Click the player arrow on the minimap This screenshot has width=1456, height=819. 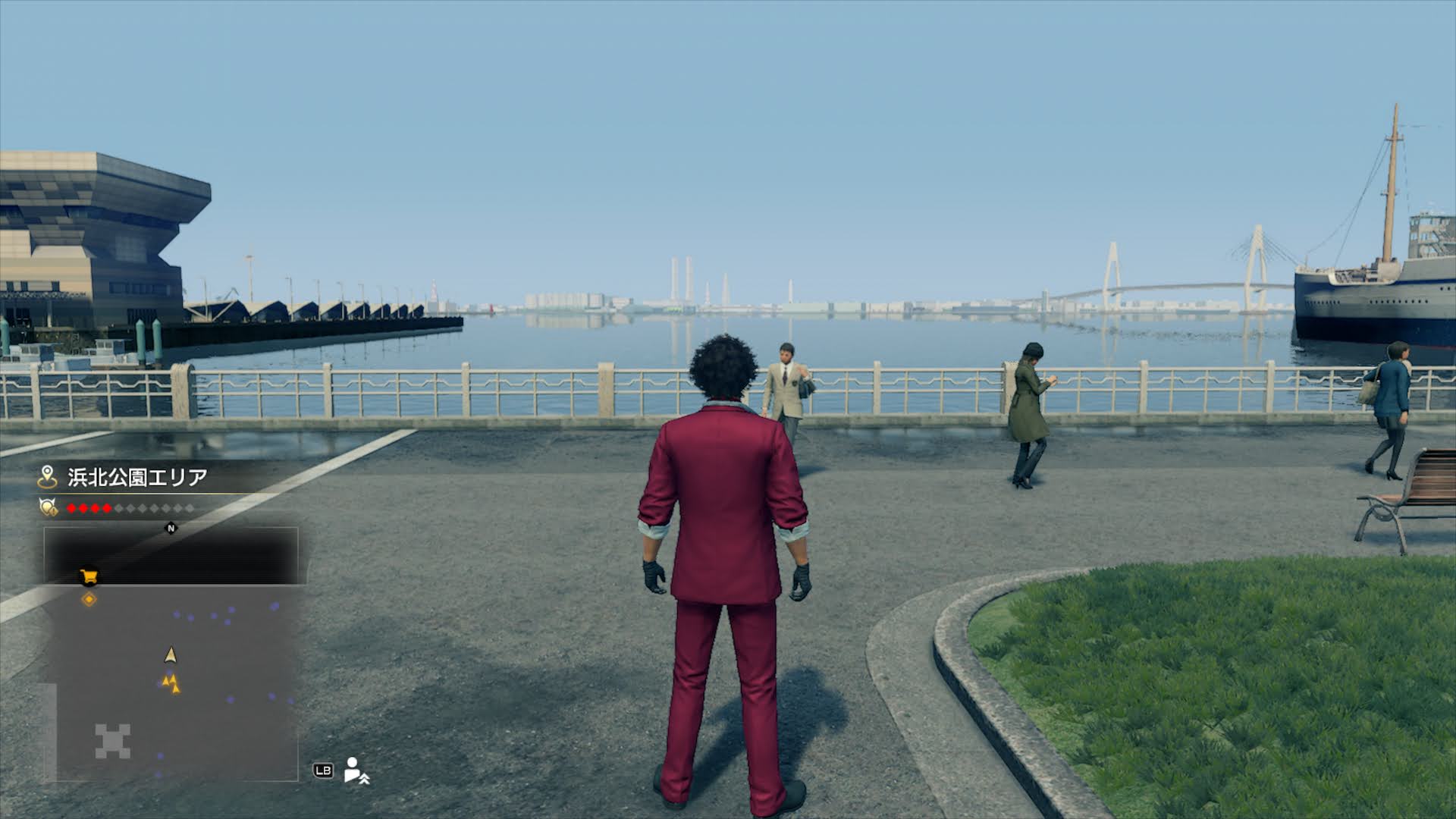click(171, 654)
